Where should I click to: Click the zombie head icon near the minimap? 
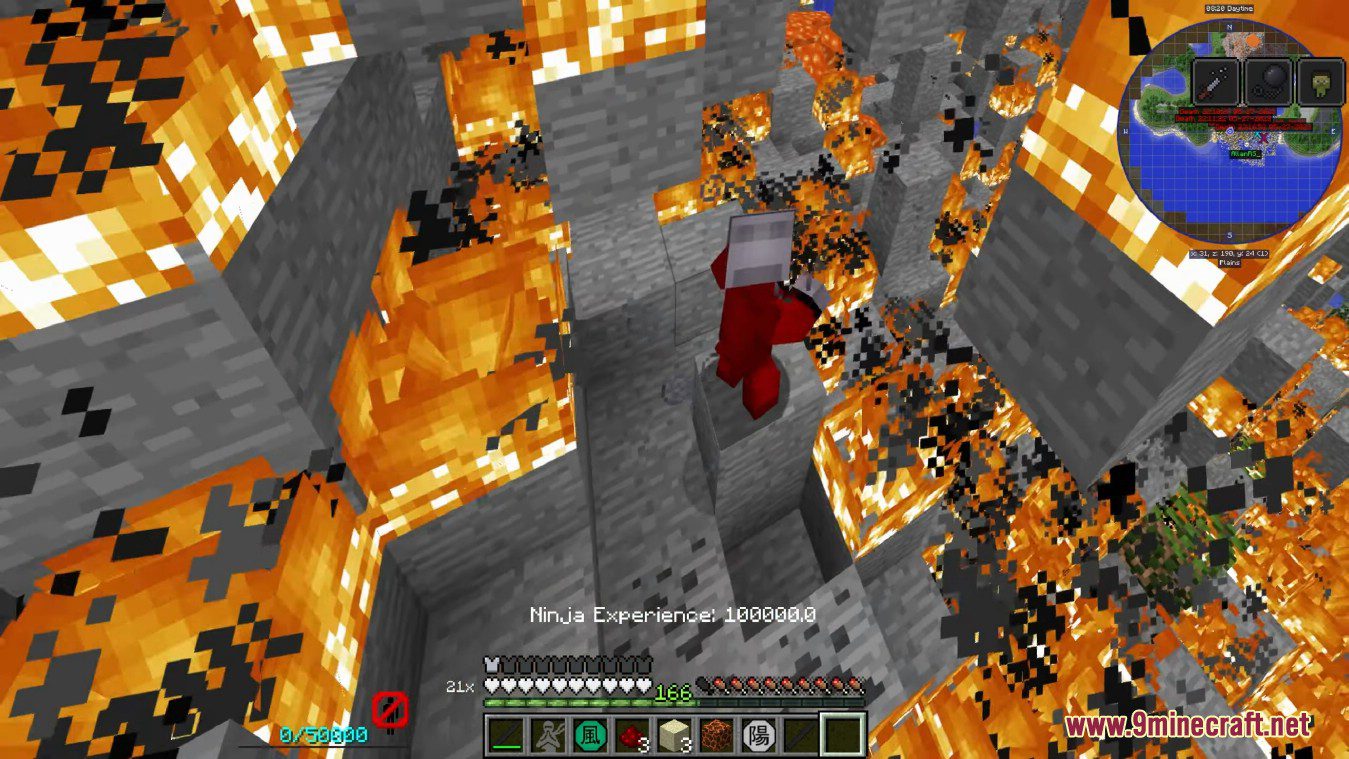pyautogui.click(x=1322, y=83)
